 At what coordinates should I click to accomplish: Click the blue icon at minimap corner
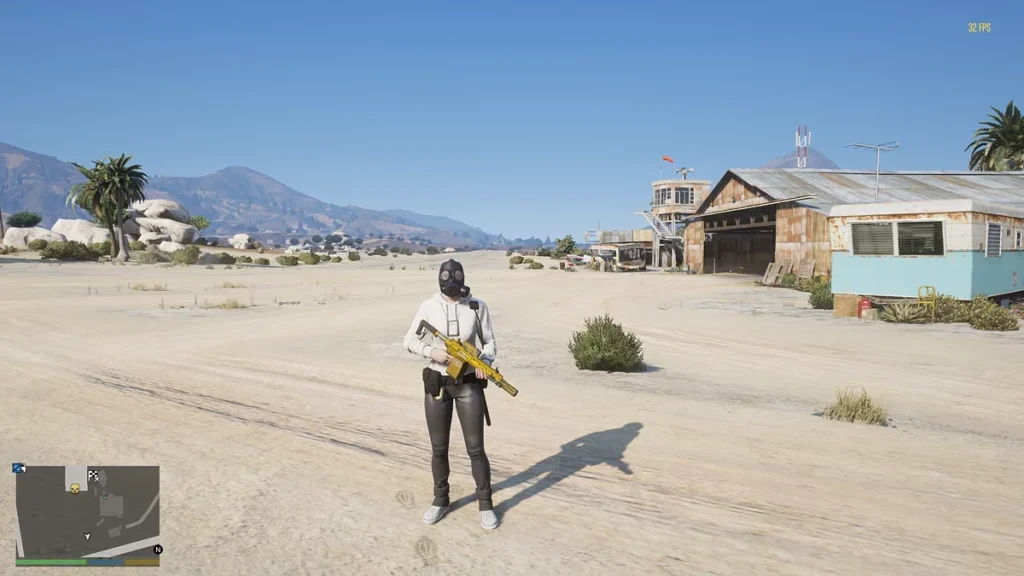pyautogui.click(x=19, y=468)
